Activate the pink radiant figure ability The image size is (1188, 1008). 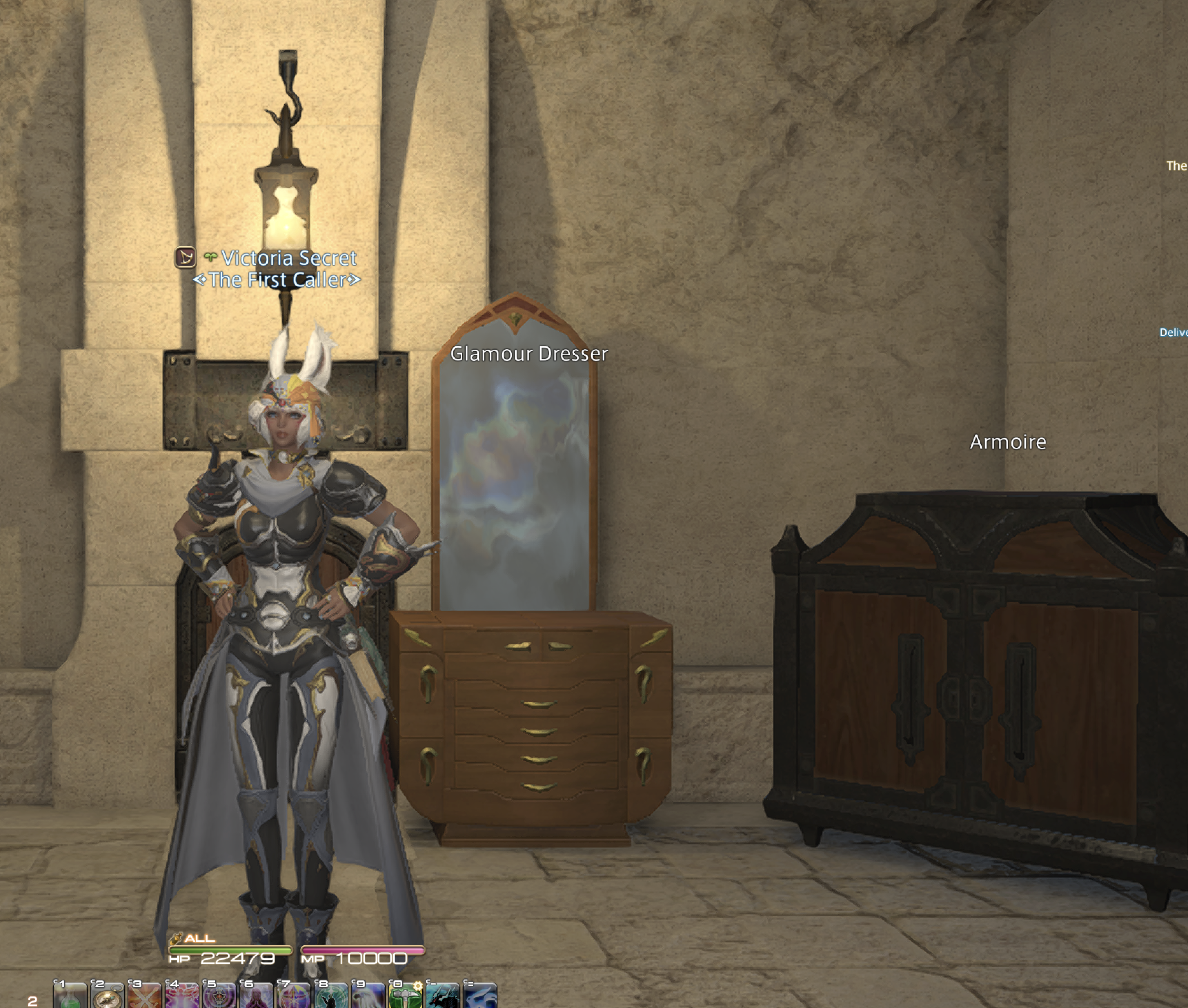coord(182,997)
